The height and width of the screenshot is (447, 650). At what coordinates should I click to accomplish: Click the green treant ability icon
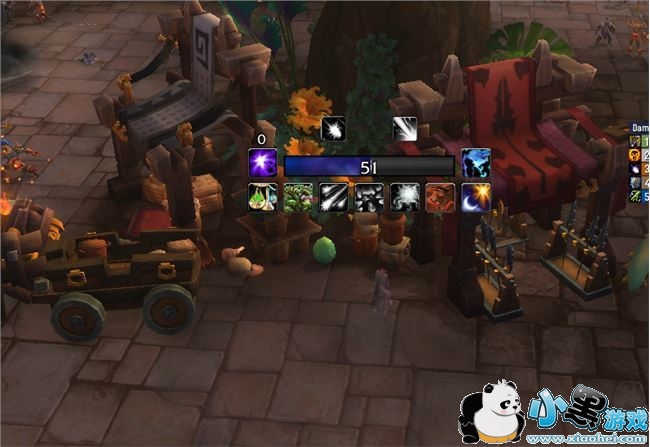298,197
